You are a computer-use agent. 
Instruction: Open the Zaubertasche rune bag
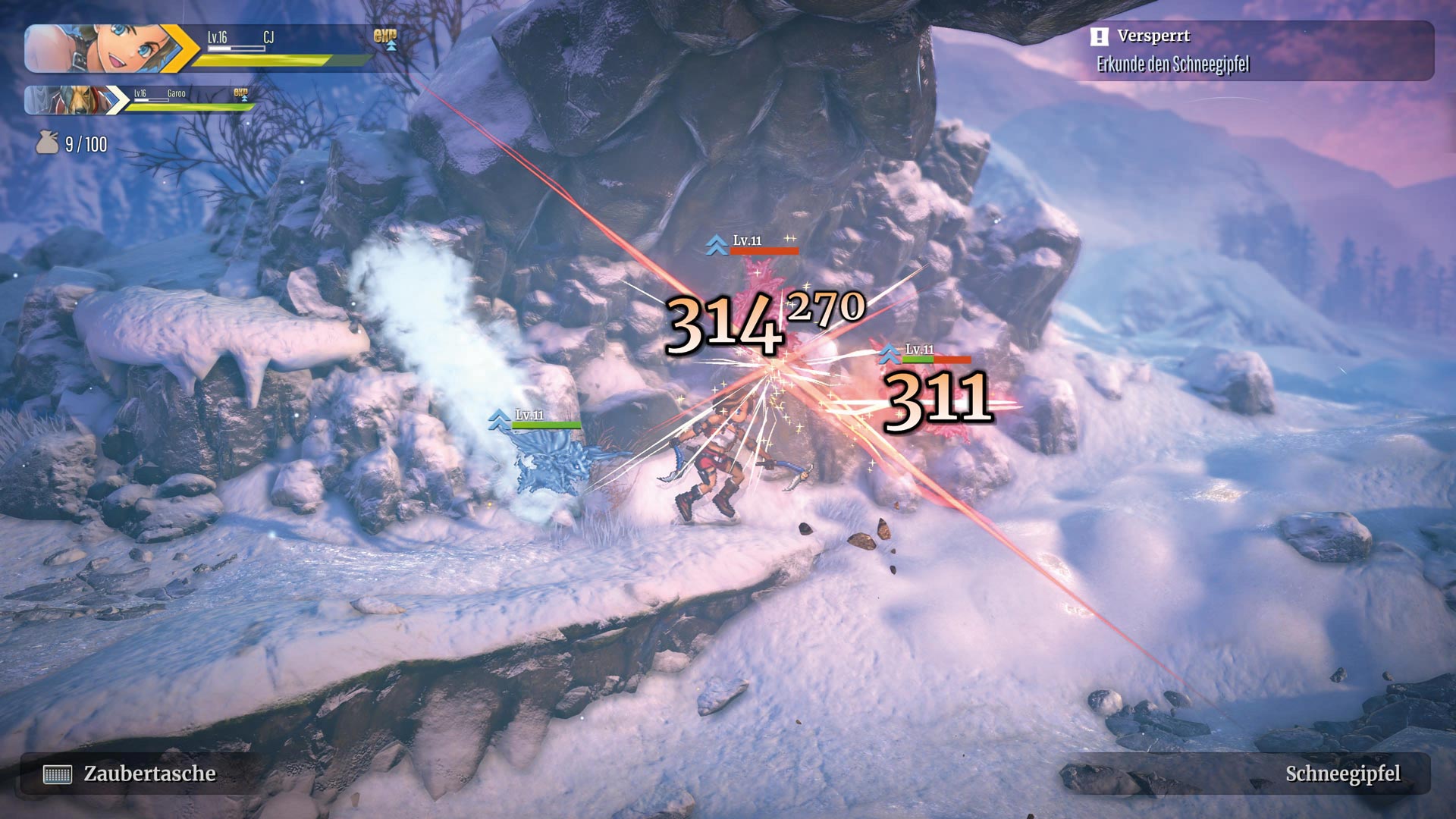tap(129, 773)
